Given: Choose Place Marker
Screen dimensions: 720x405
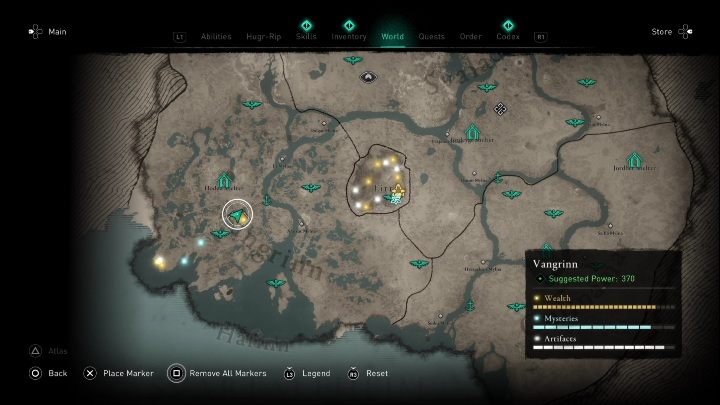Looking at the screenshot, I should coord(119,373).
